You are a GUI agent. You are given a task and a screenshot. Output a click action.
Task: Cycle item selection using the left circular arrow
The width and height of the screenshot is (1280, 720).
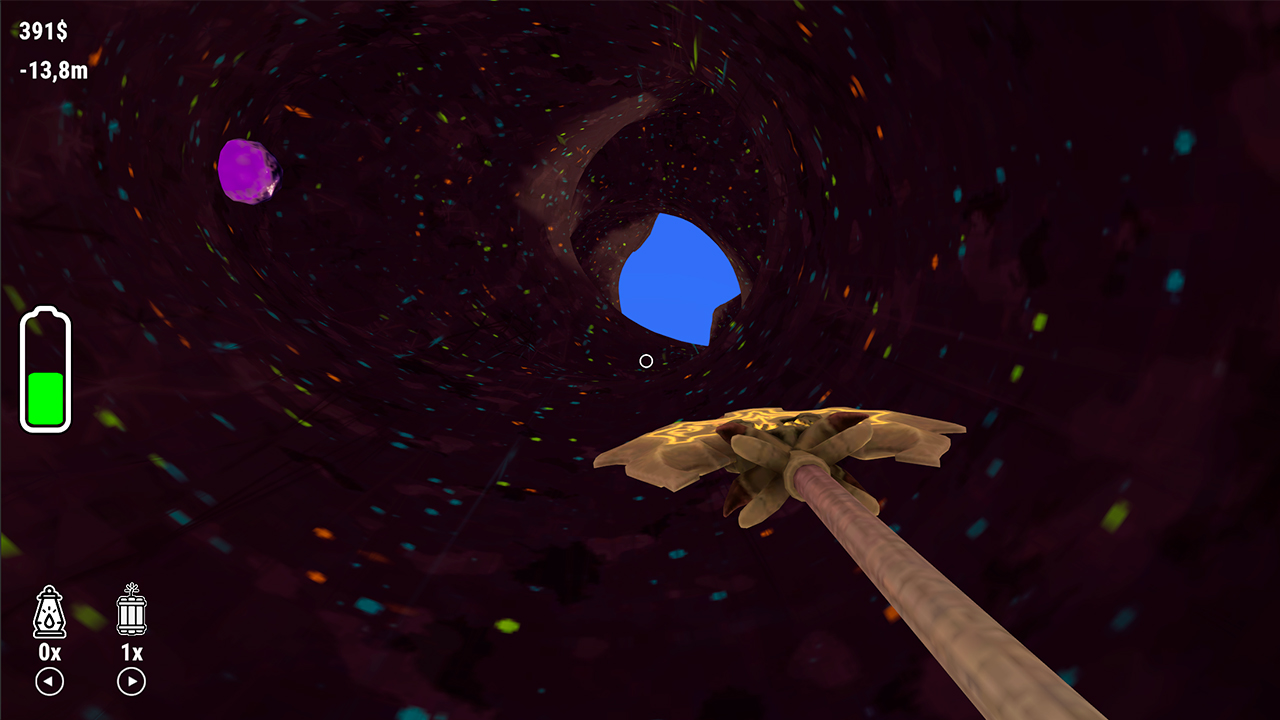coord(48,683)
